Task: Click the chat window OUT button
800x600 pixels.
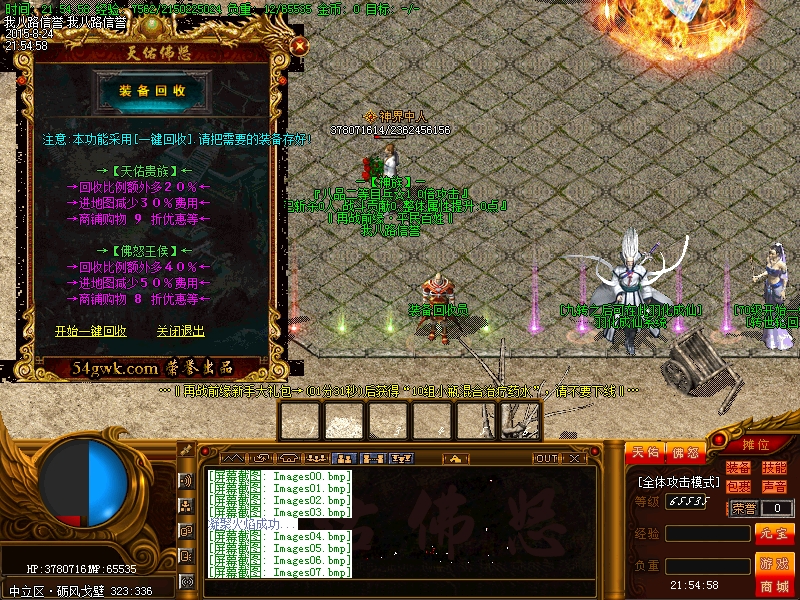Action: [545, 458]
